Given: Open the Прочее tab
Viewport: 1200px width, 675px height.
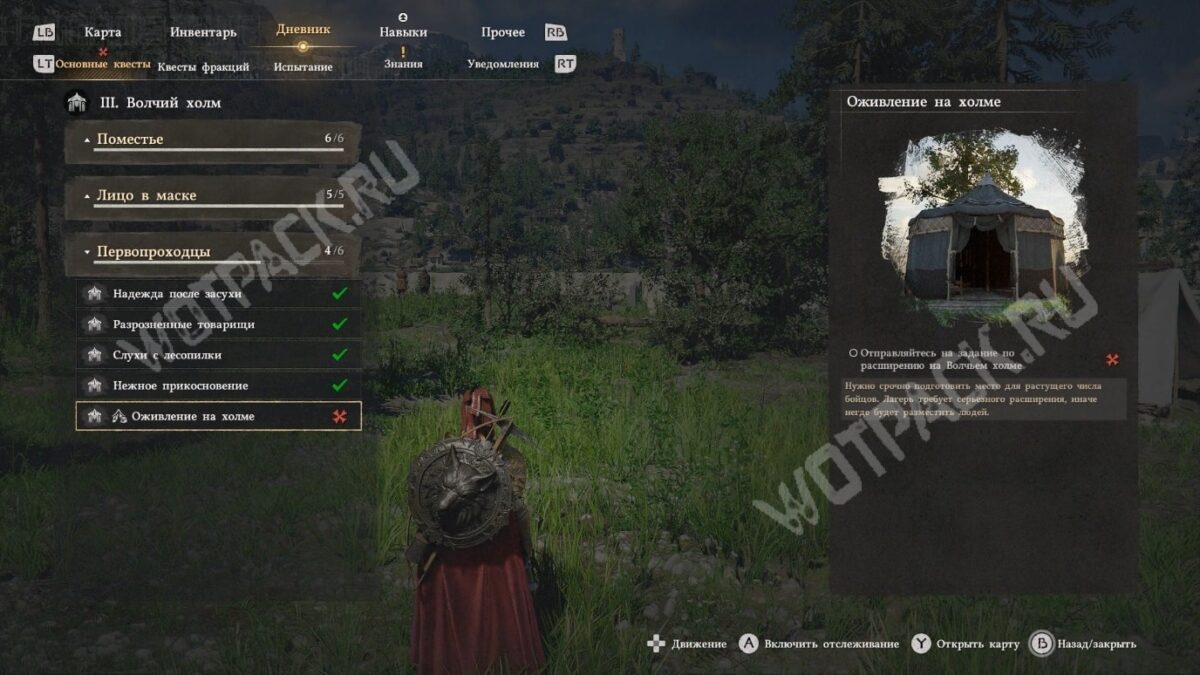Looking at the screenshot, I should tap(502, 32).
